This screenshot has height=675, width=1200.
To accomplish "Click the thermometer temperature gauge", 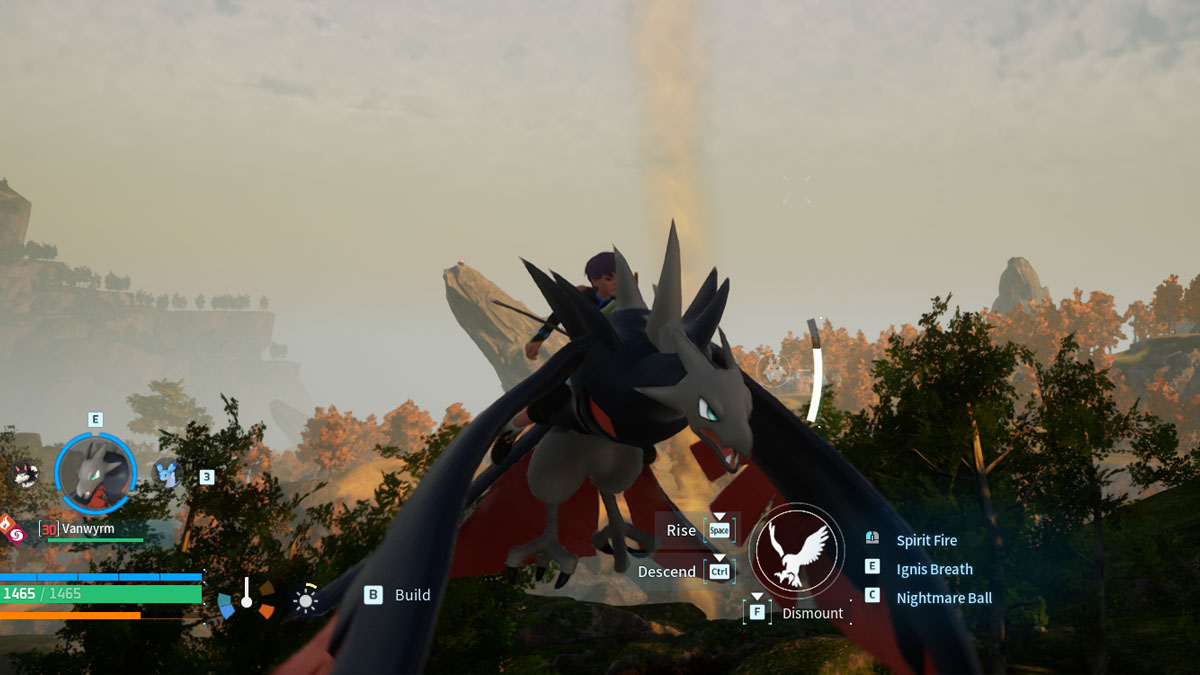I will (x=246, y=595).
